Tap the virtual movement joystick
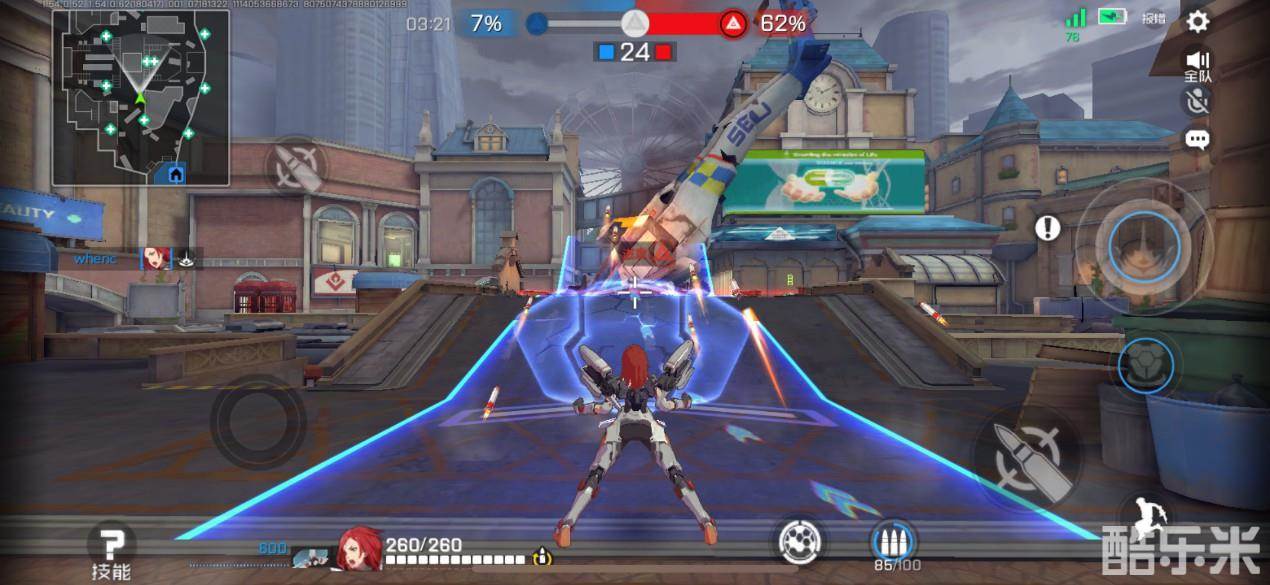Screen dimensions: 1270x585 click(x=258, y=421)
